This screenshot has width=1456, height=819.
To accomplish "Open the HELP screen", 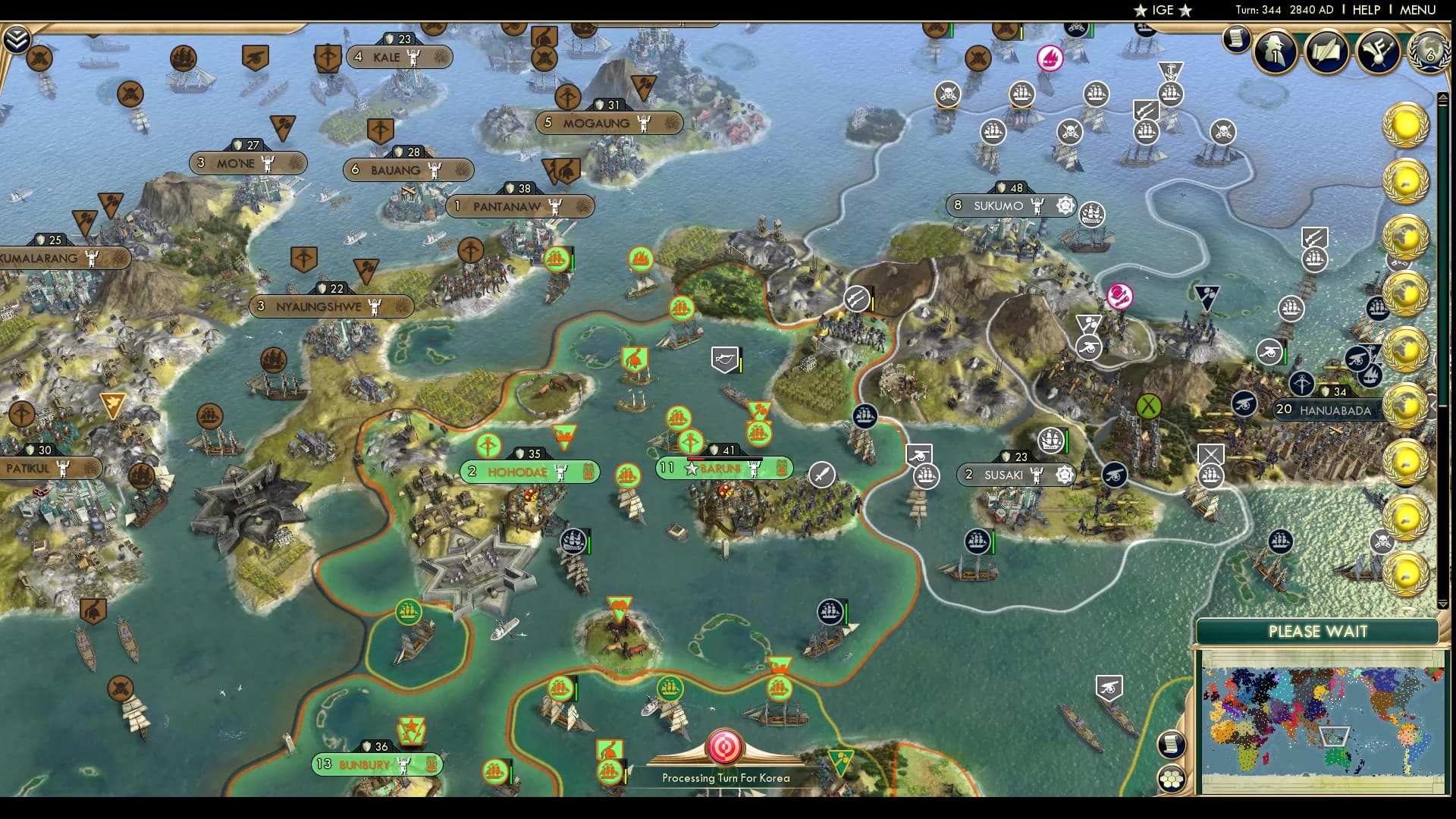I will (x=1365, y=11).
